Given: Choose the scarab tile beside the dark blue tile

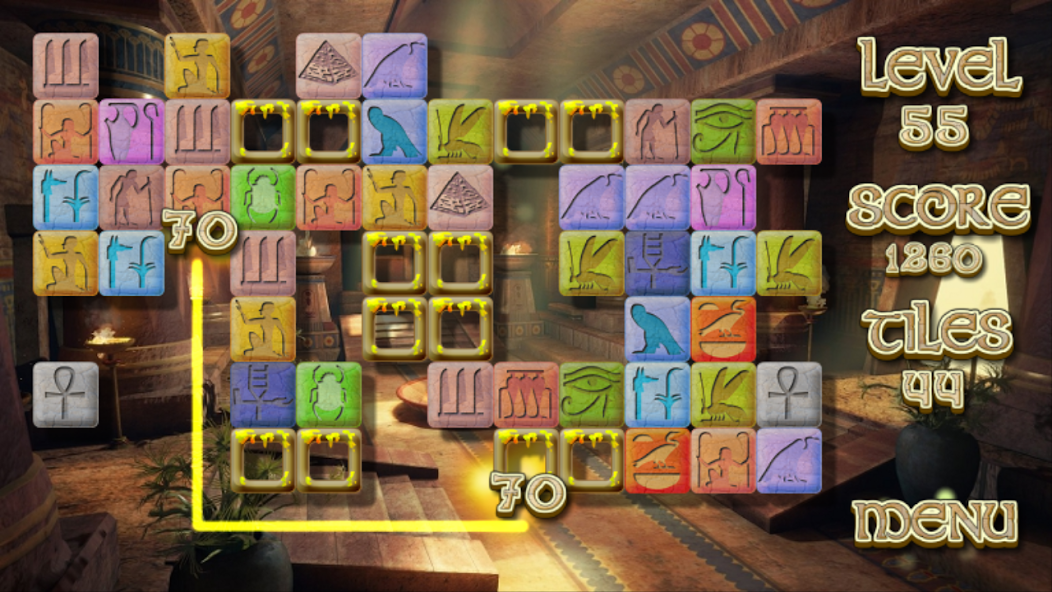Looking at the screenshot, I should 328,394.
